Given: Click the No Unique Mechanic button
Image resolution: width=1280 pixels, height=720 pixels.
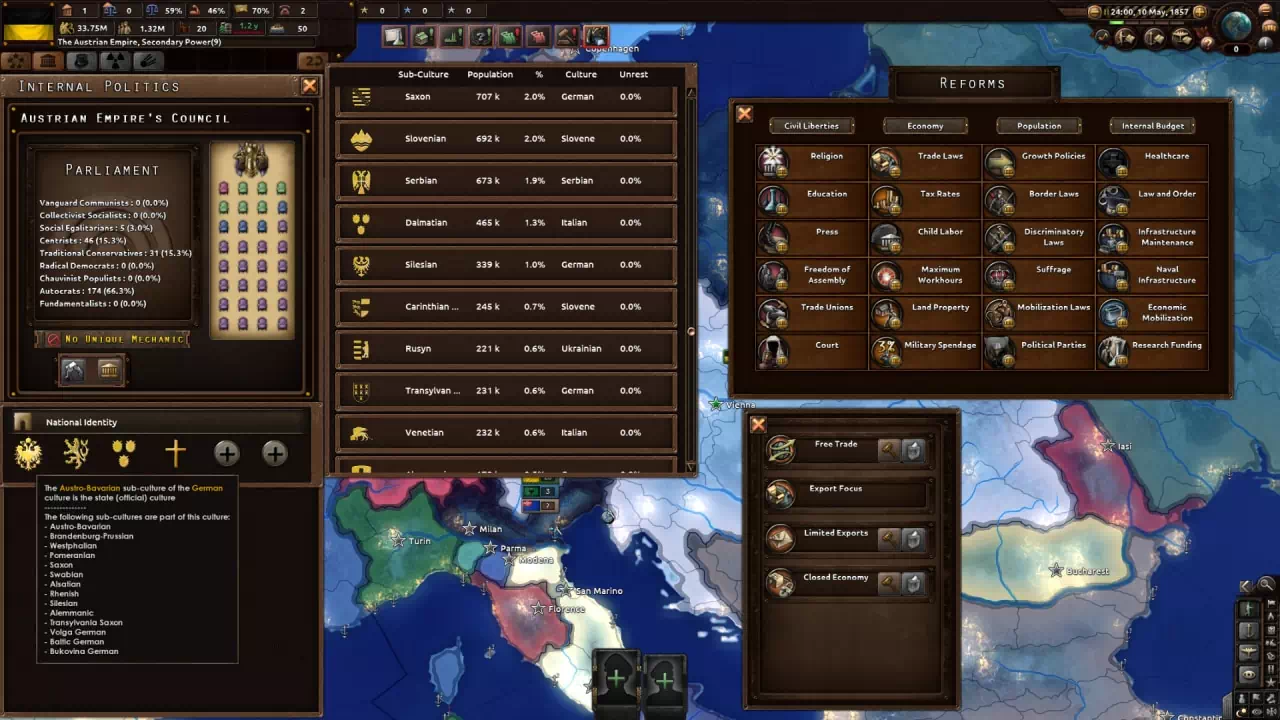Looking at the screenshot, I should click(x=112, y=339).
